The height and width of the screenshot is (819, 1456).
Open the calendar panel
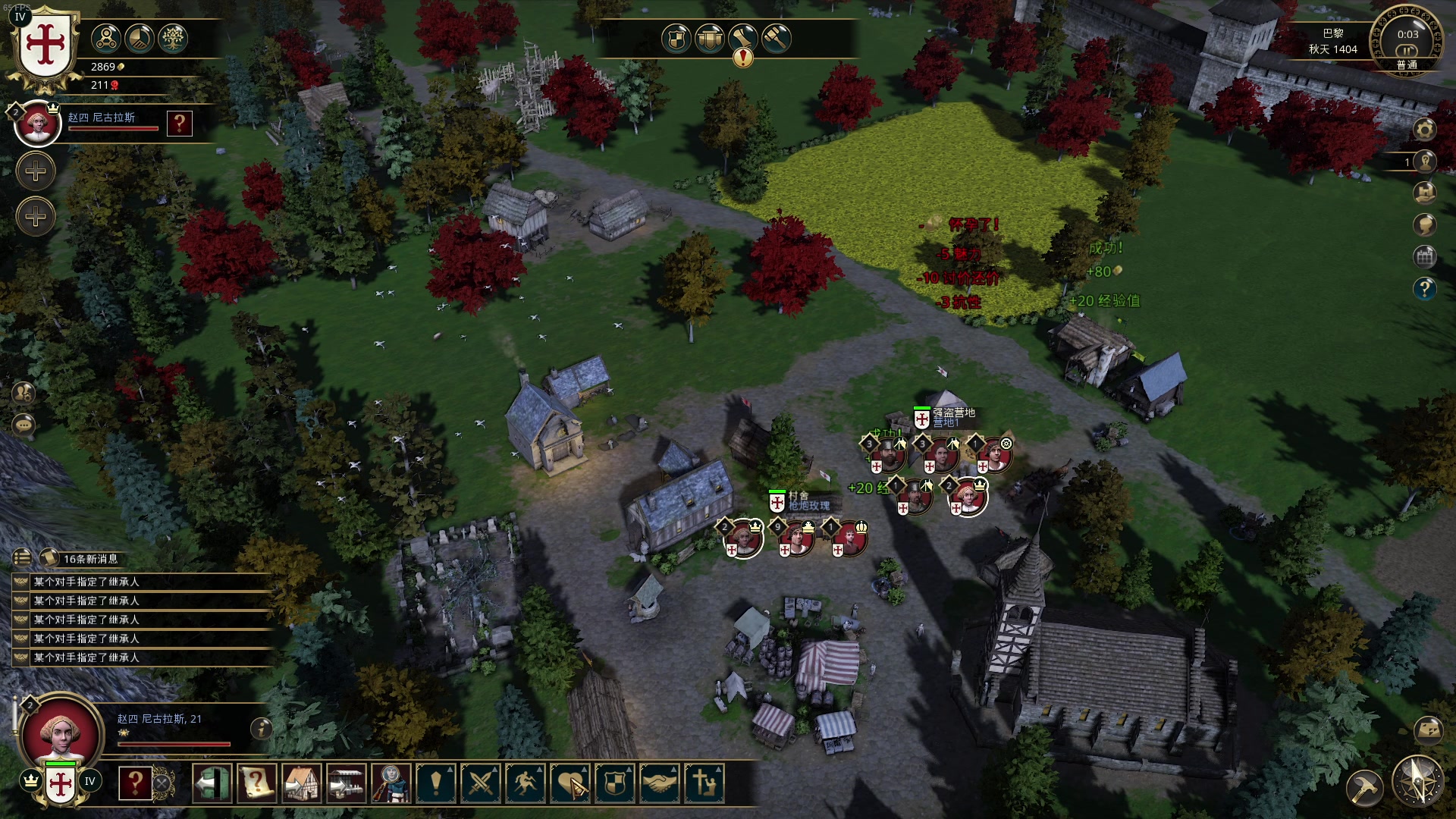[1424, 257]
